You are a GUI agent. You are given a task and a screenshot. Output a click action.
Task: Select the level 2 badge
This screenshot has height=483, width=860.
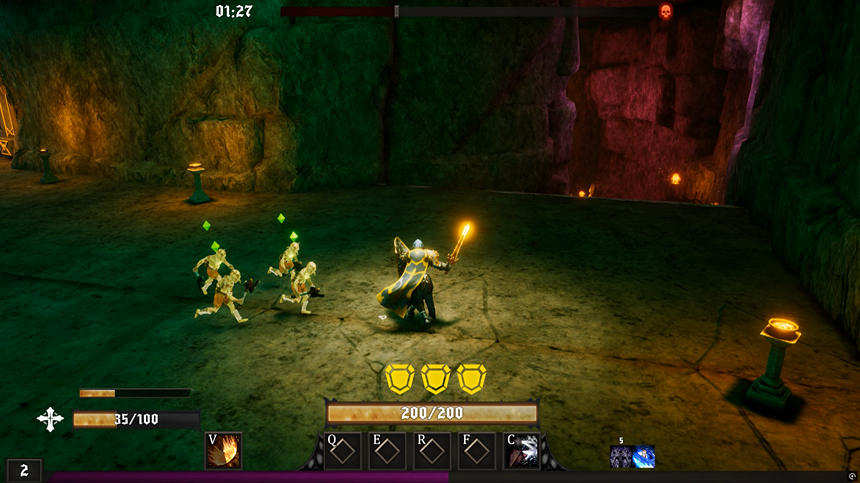(24, 470)
